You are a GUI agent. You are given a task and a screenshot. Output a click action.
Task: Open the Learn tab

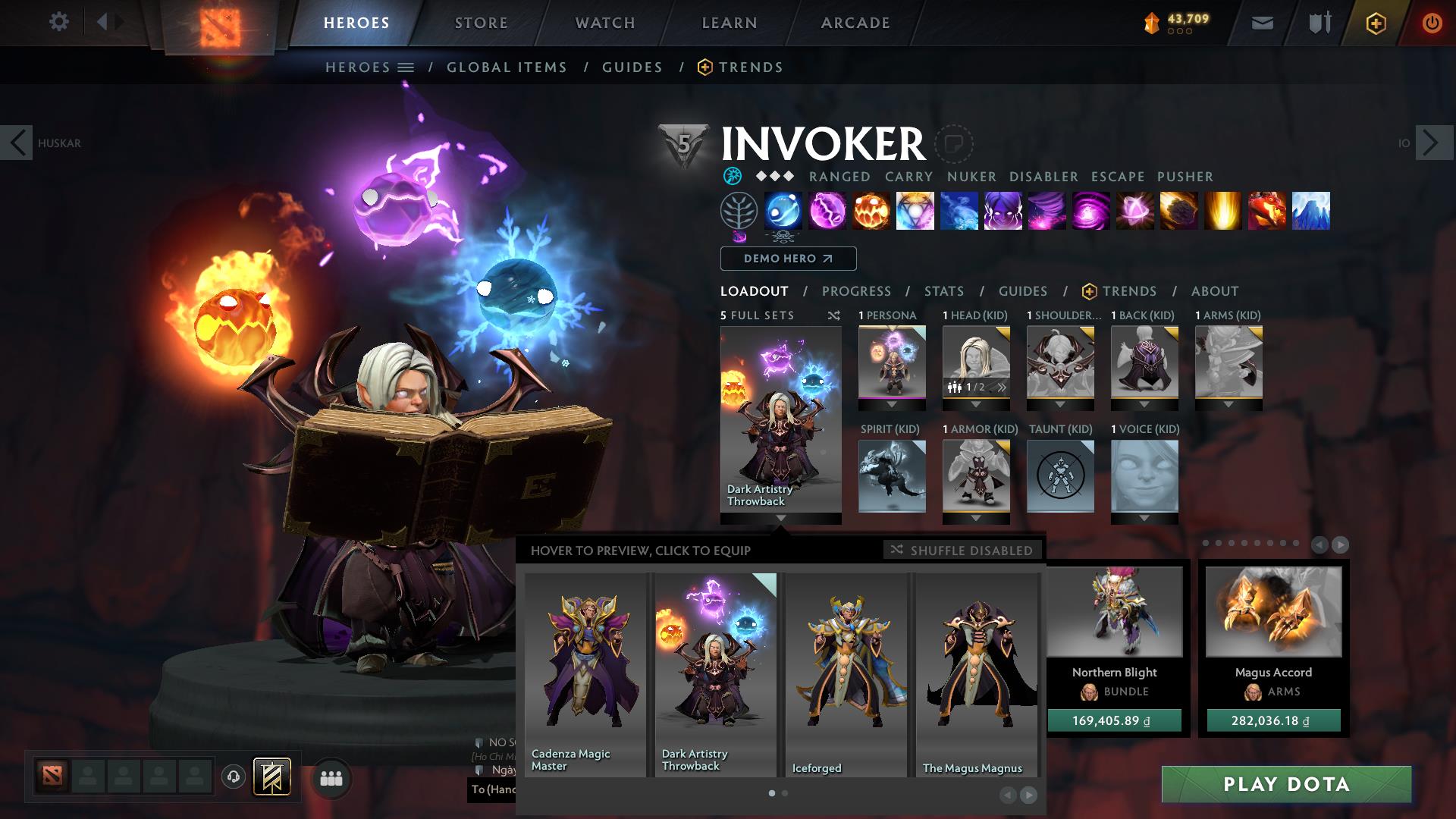click(729, 23)
